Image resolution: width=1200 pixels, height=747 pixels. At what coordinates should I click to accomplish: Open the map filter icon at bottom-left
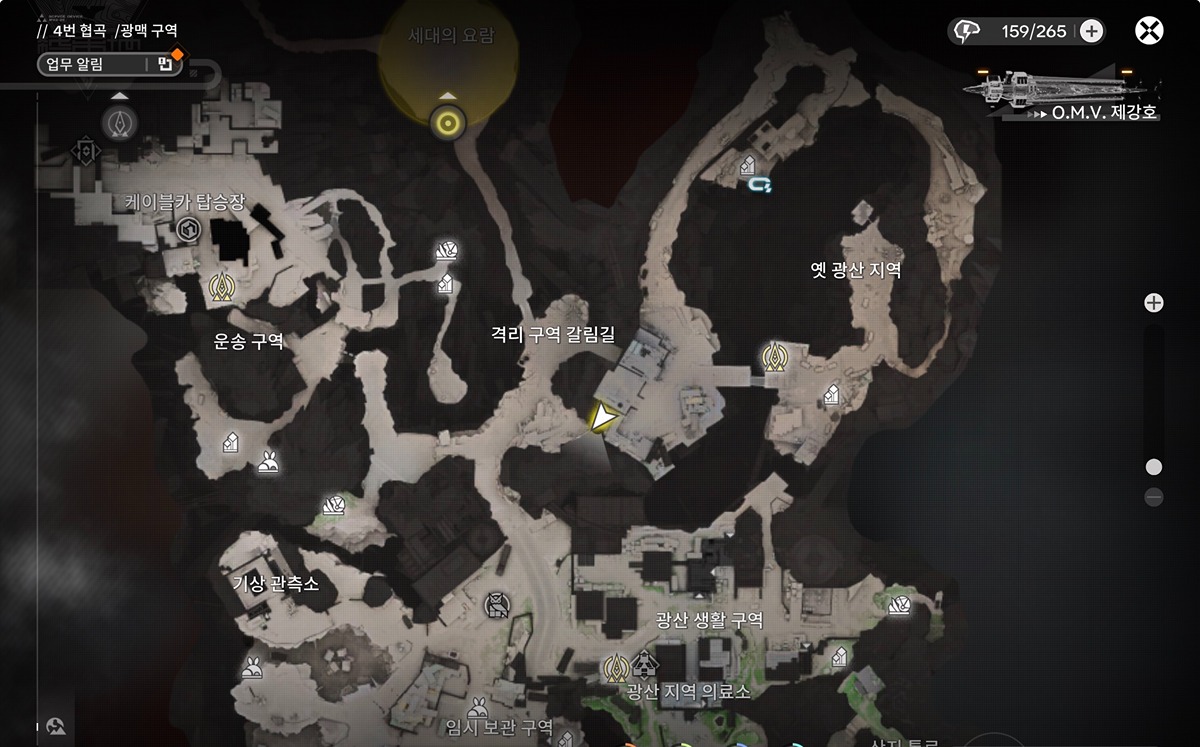click(x=56, y=727)
